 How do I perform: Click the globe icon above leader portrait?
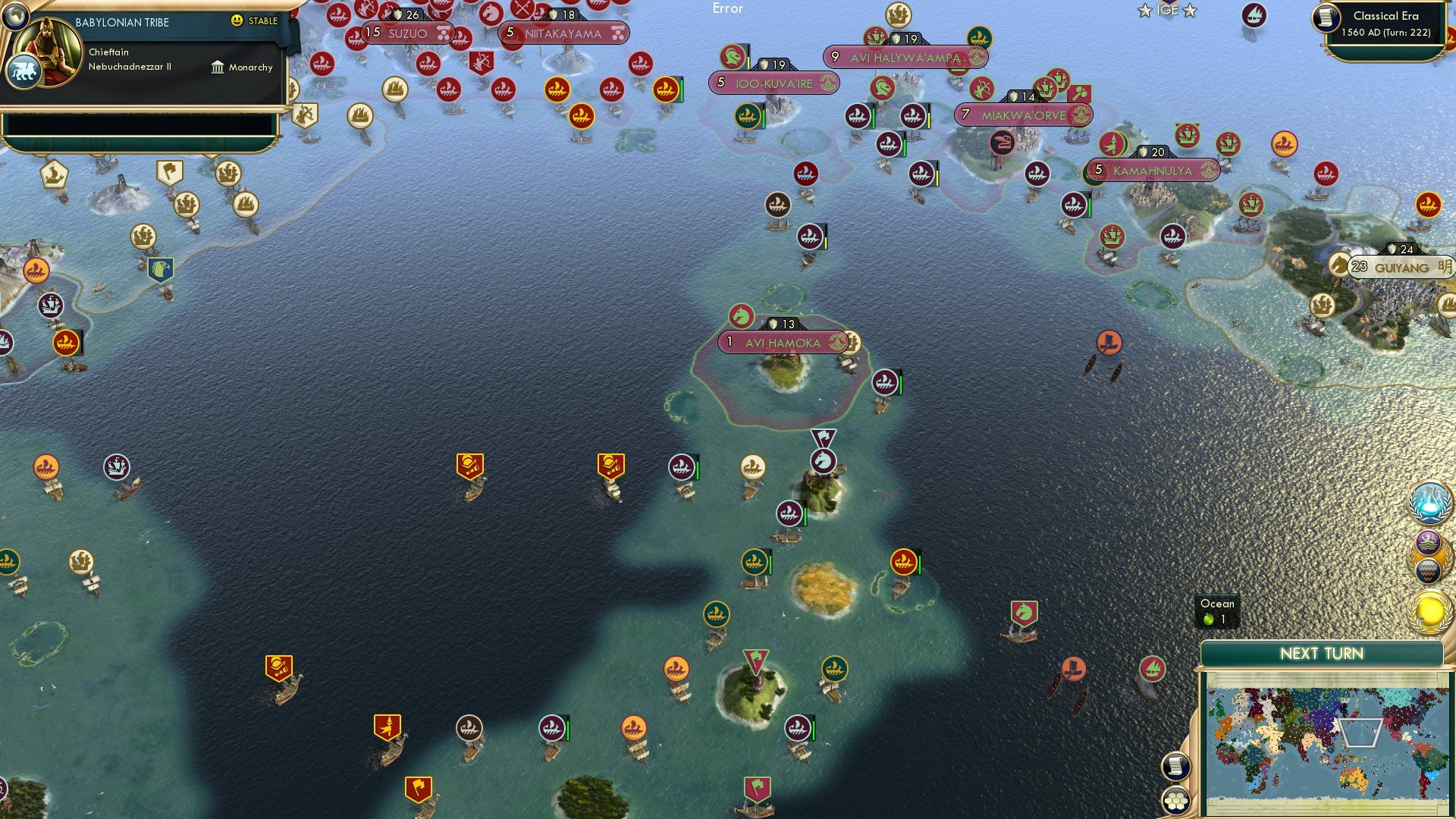(14, 15)
